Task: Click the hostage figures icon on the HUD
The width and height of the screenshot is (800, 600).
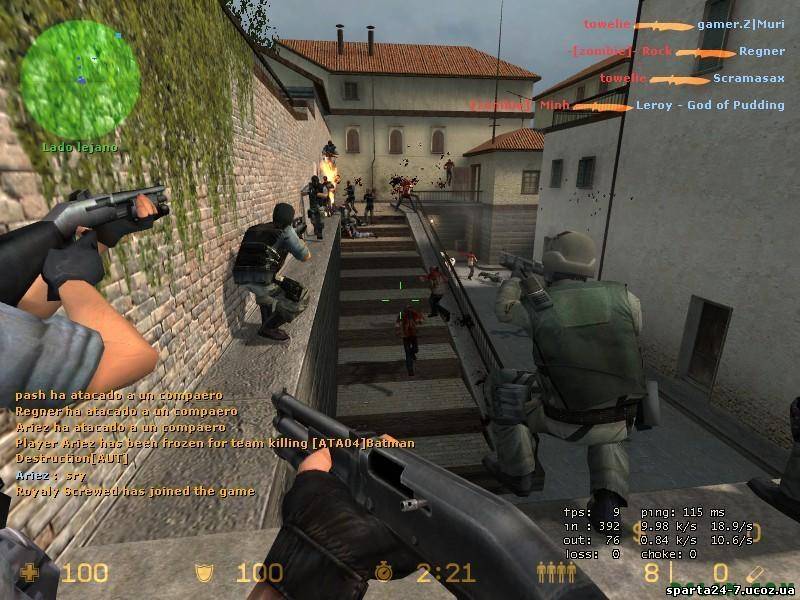Action: tap(556, 572)
